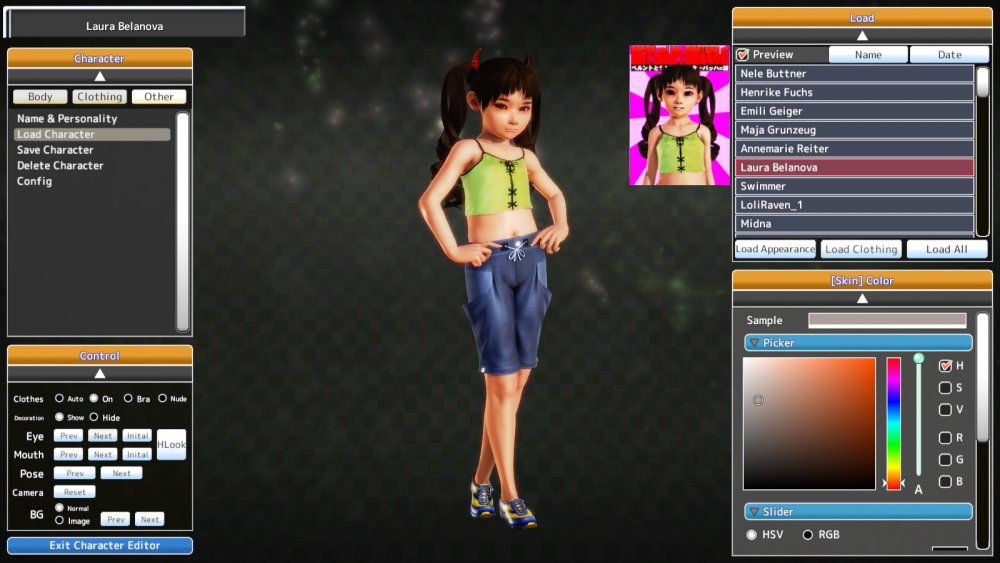Collapse the Picker section header
This screenshot has width=1000, height=563.
[x=857, y=343]
